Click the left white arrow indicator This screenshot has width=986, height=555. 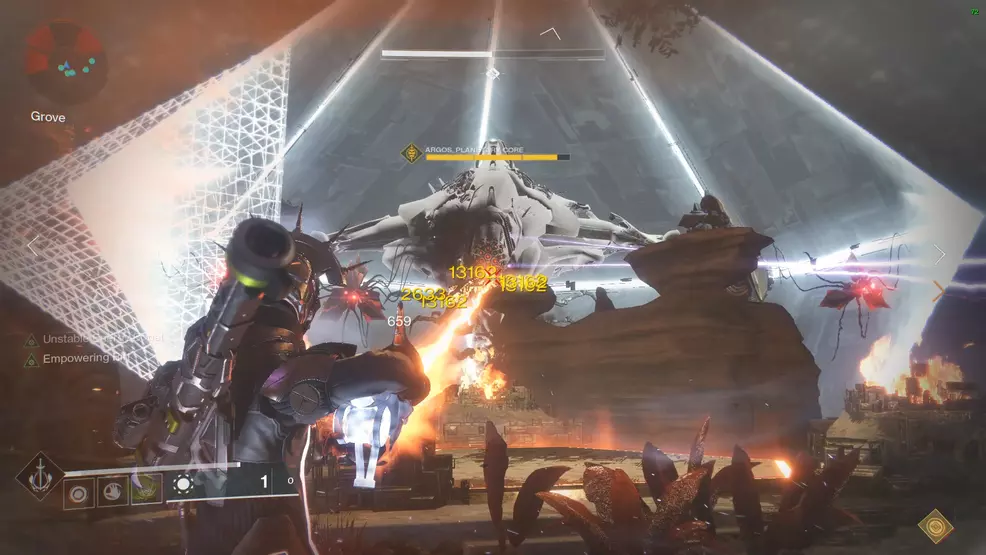pyautogui.click(x=32, y=245)
